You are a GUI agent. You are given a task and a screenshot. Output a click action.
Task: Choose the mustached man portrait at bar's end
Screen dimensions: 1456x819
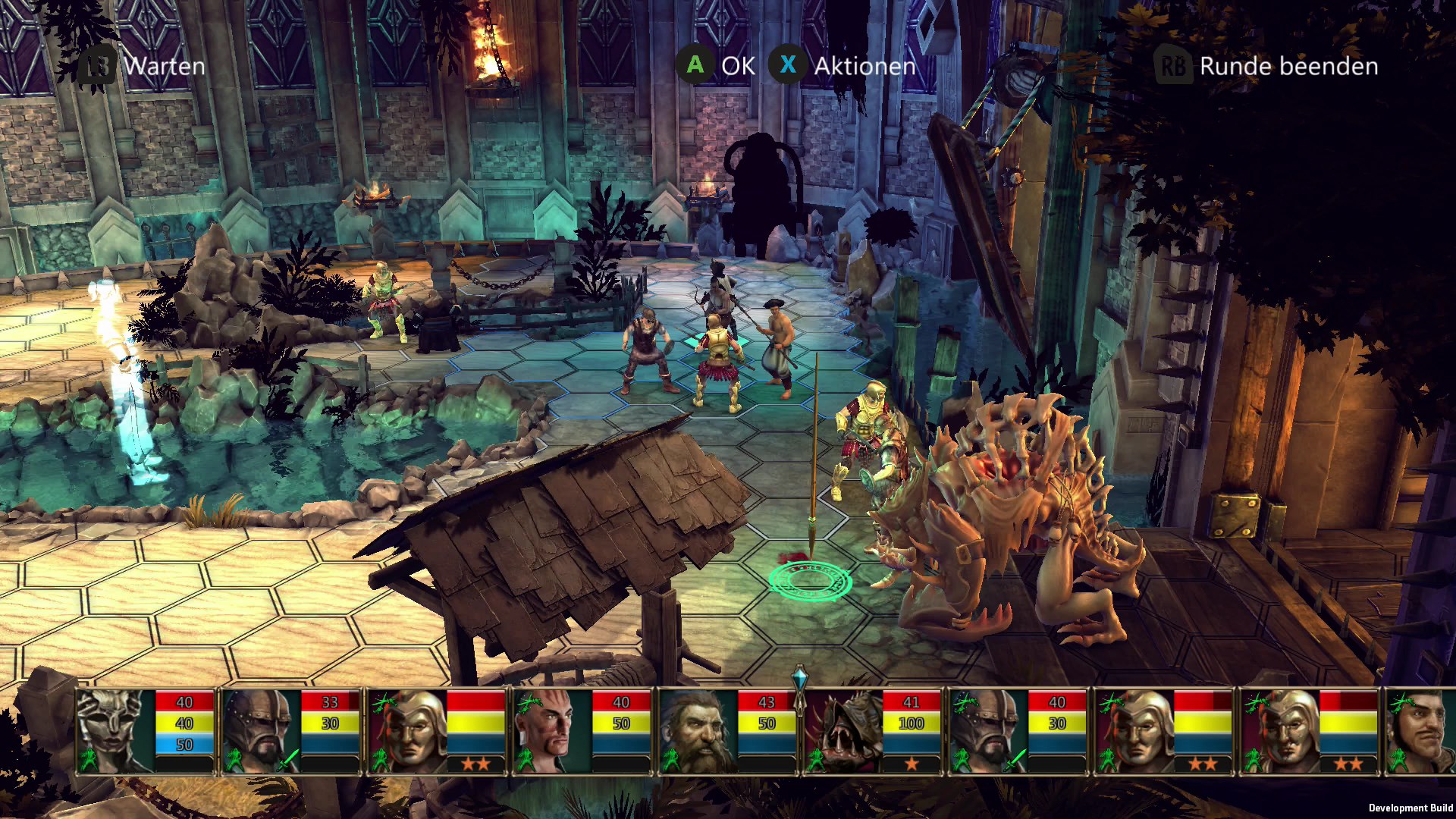tap(1422, 730)
